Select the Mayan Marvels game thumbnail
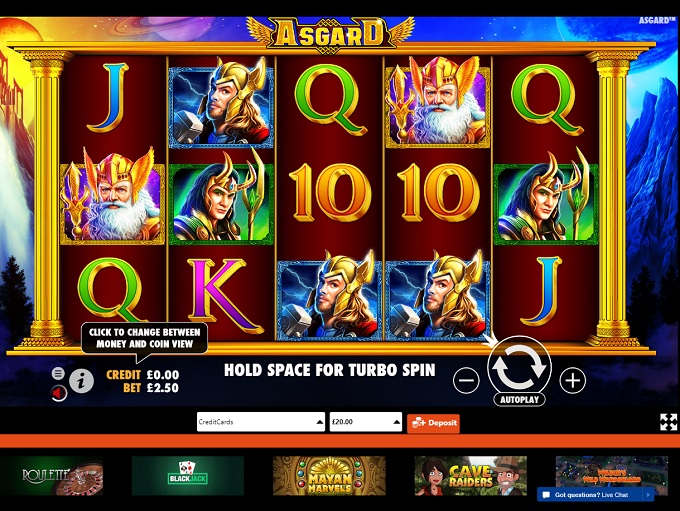Viewport: 680px width, 511px height. [329, 476]
